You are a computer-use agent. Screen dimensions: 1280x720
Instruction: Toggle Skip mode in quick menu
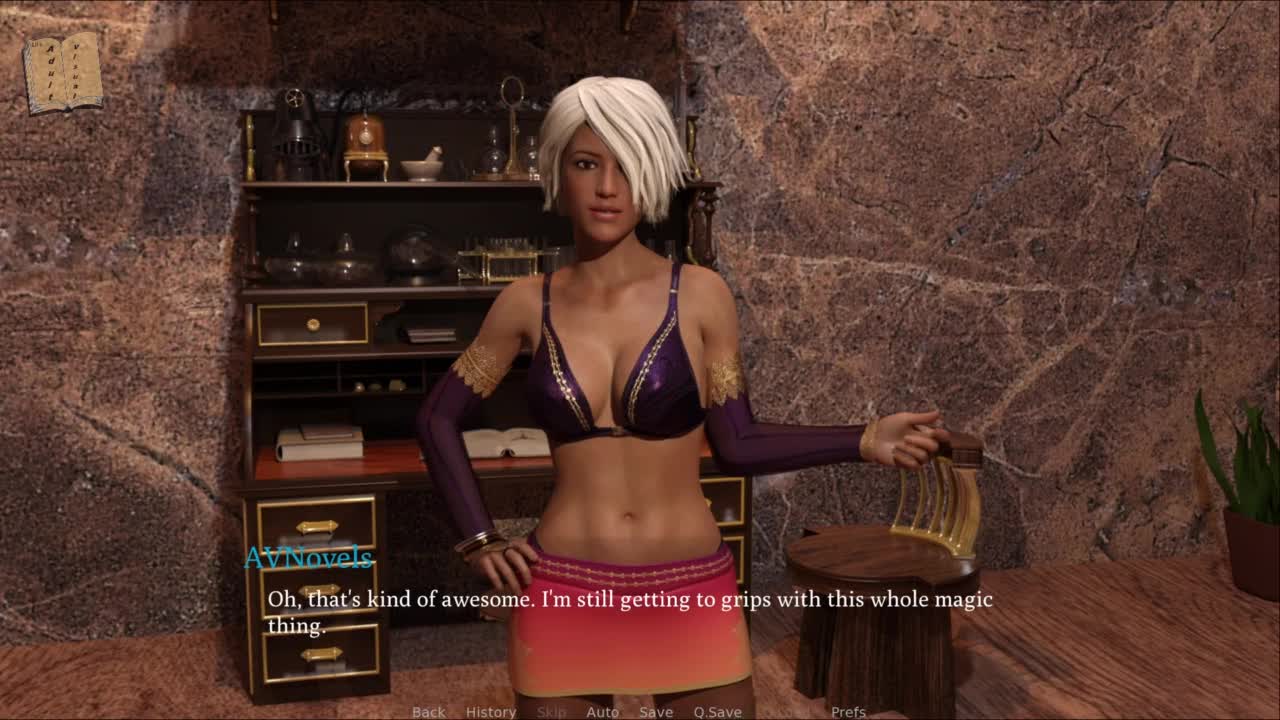pyautogui.click(x=551, y=712)
